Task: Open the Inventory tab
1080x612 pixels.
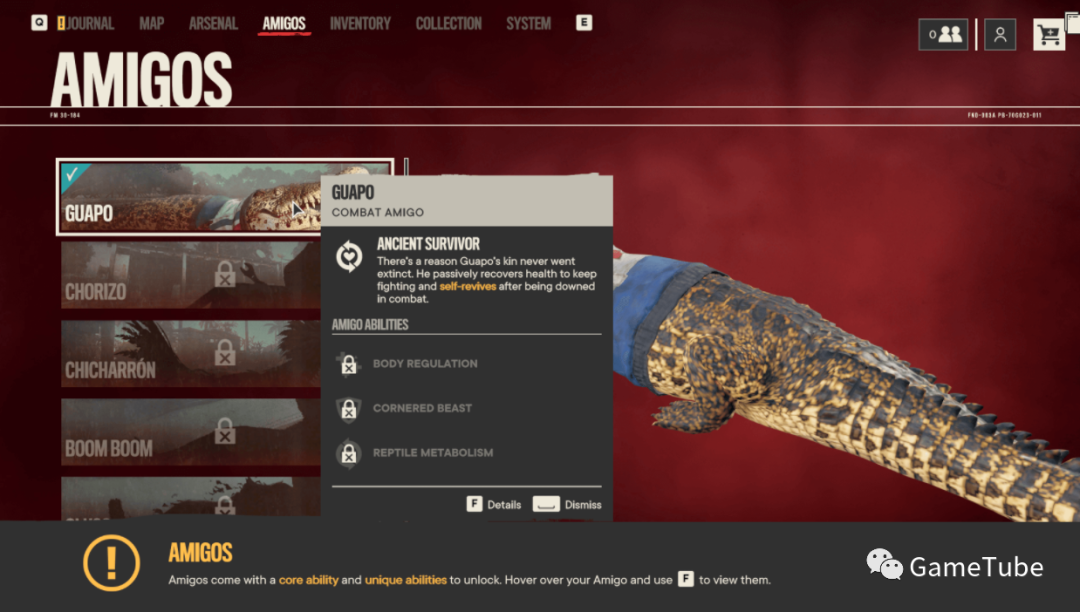Action: [360, 23]
